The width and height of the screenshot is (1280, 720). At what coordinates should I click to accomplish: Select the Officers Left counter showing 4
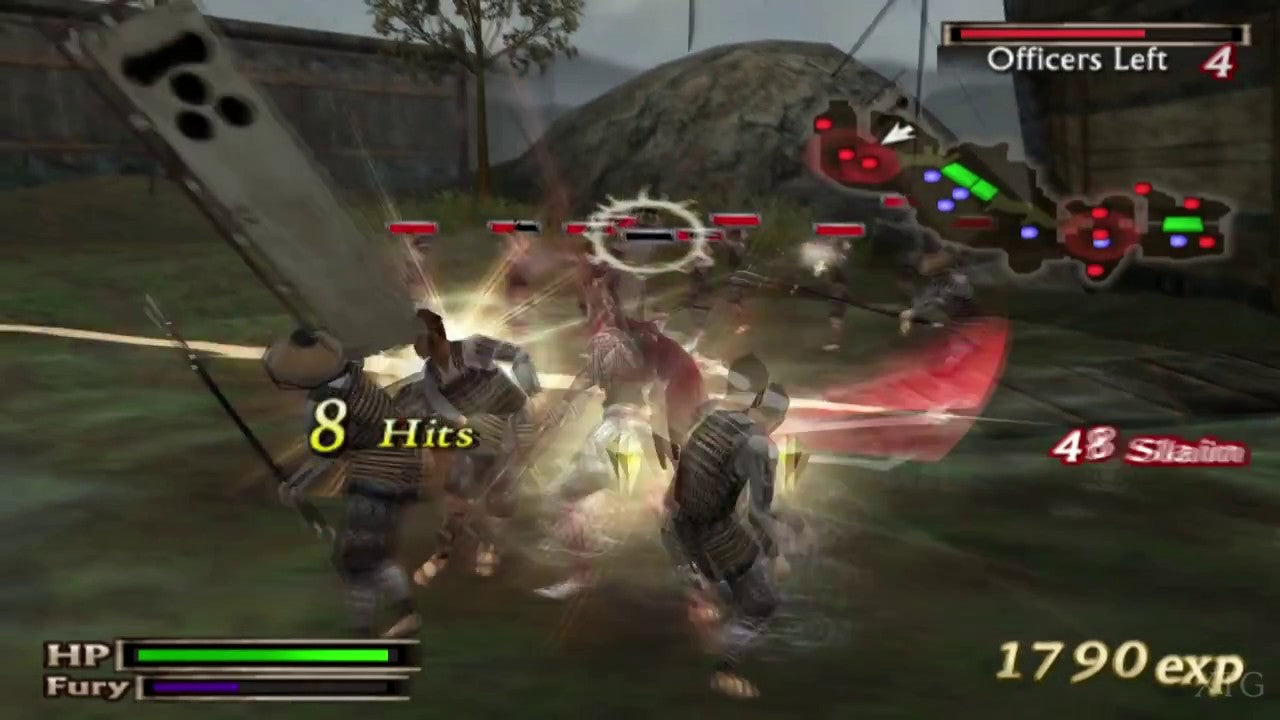click(1078, 60)
